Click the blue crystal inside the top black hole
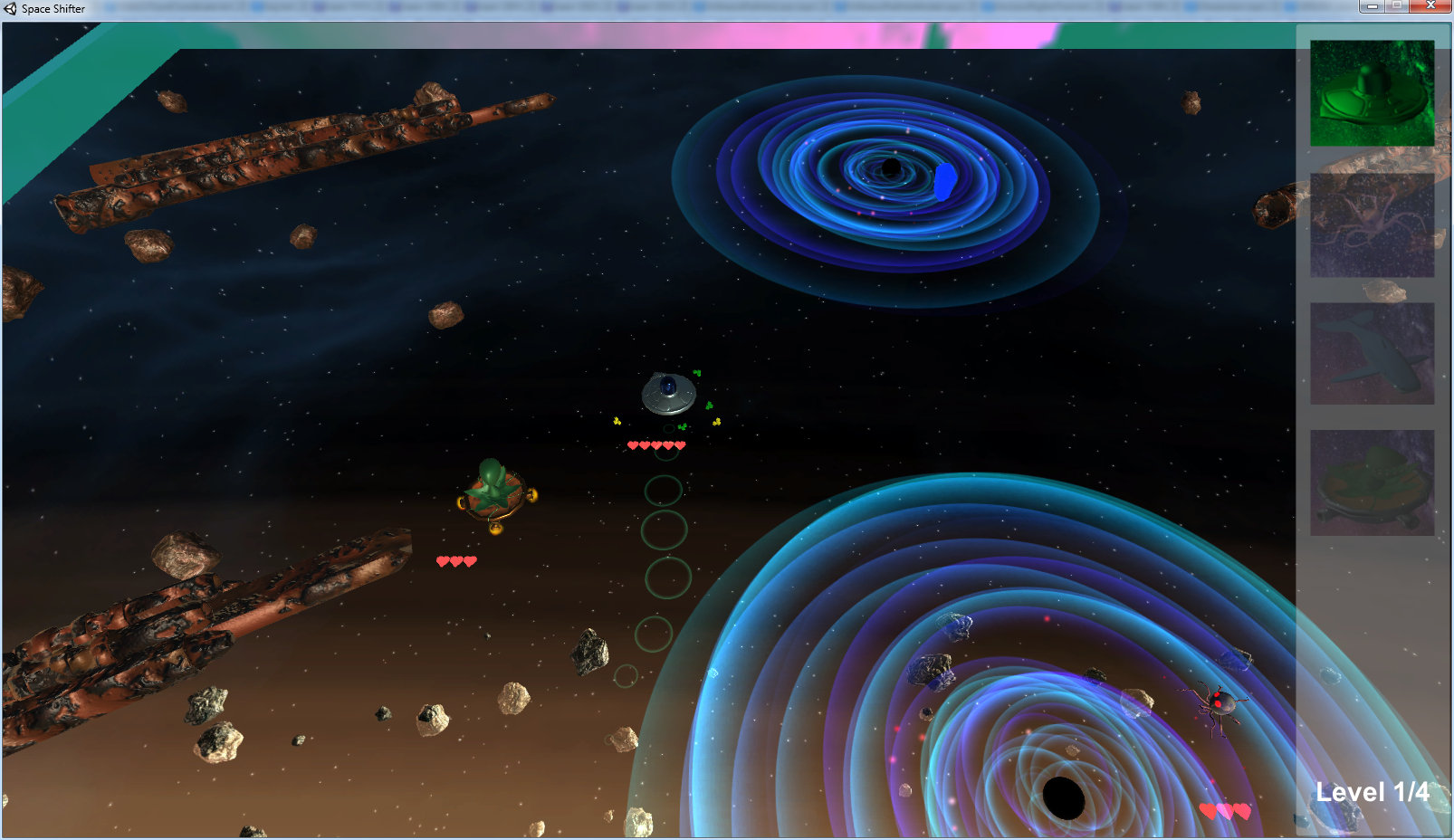This screenshot has height=840, width=1454. click(x=946, y=181)
